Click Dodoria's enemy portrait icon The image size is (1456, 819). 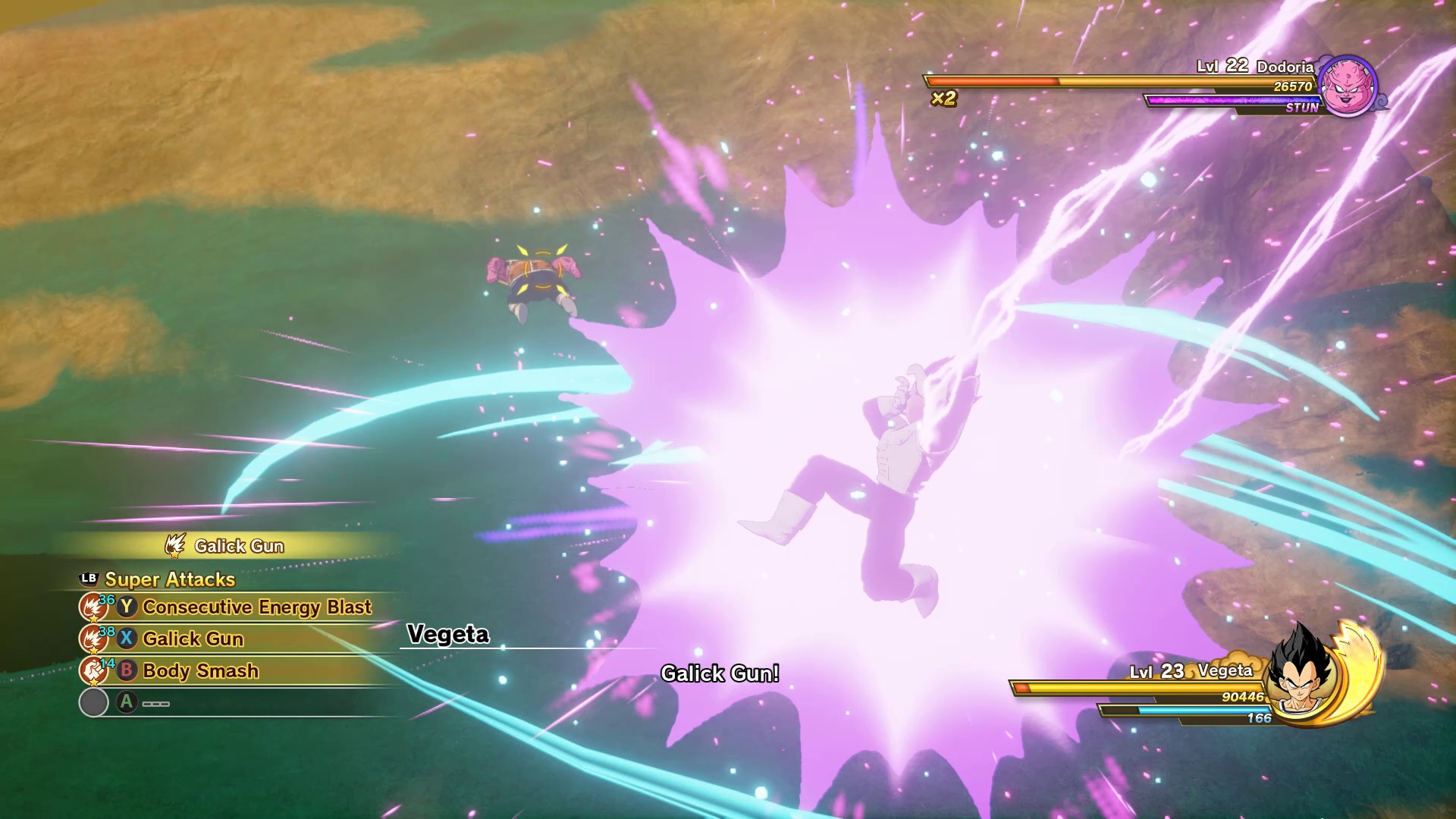tap(1347, 86)
